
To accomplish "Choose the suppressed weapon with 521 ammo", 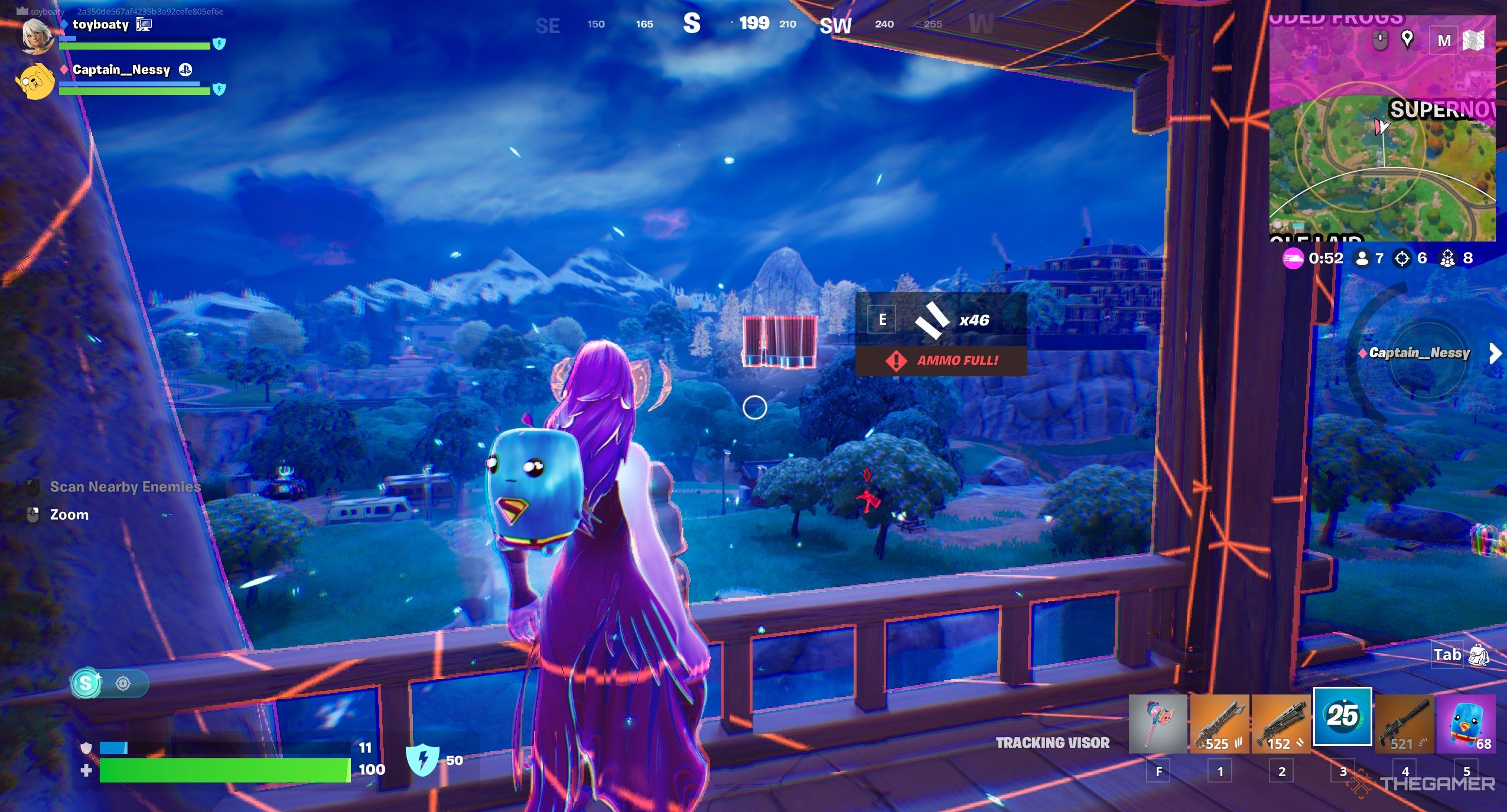I will pyautogui.click(x=1404, y=723).
